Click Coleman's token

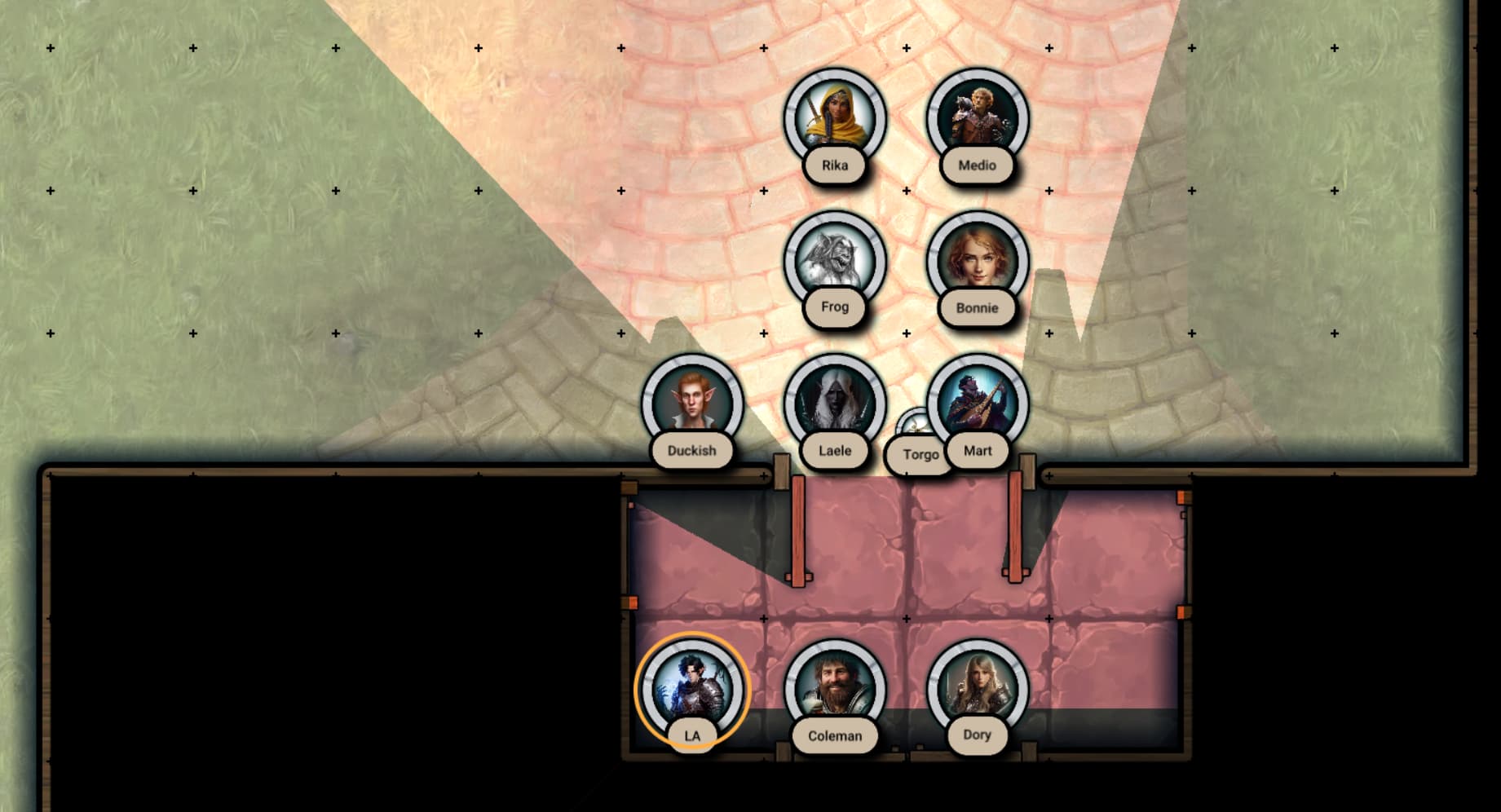(x=834, y=689)
